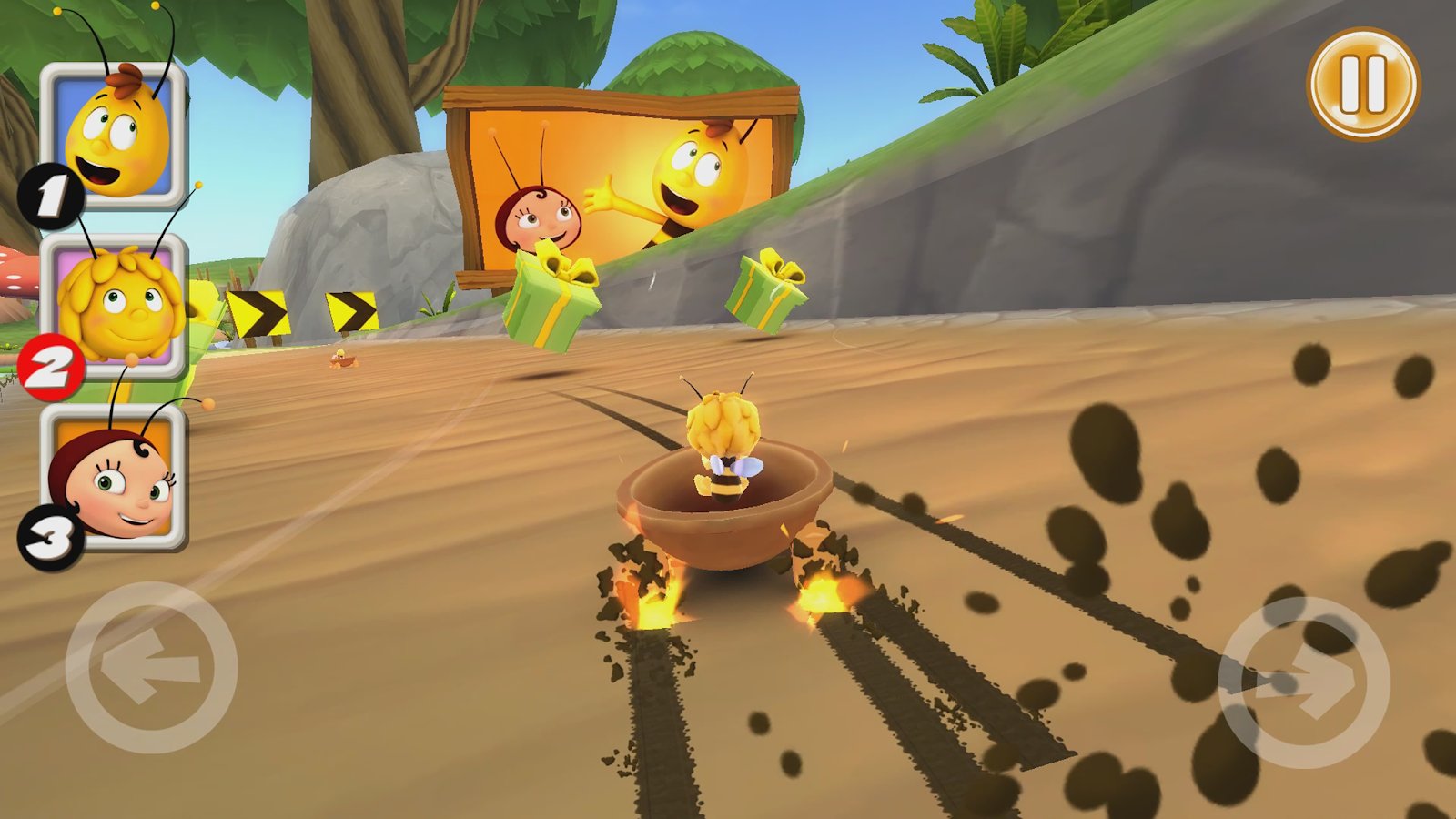Click the second-place Maya racer portrait
1456x819 pixels.
[116, 306]
